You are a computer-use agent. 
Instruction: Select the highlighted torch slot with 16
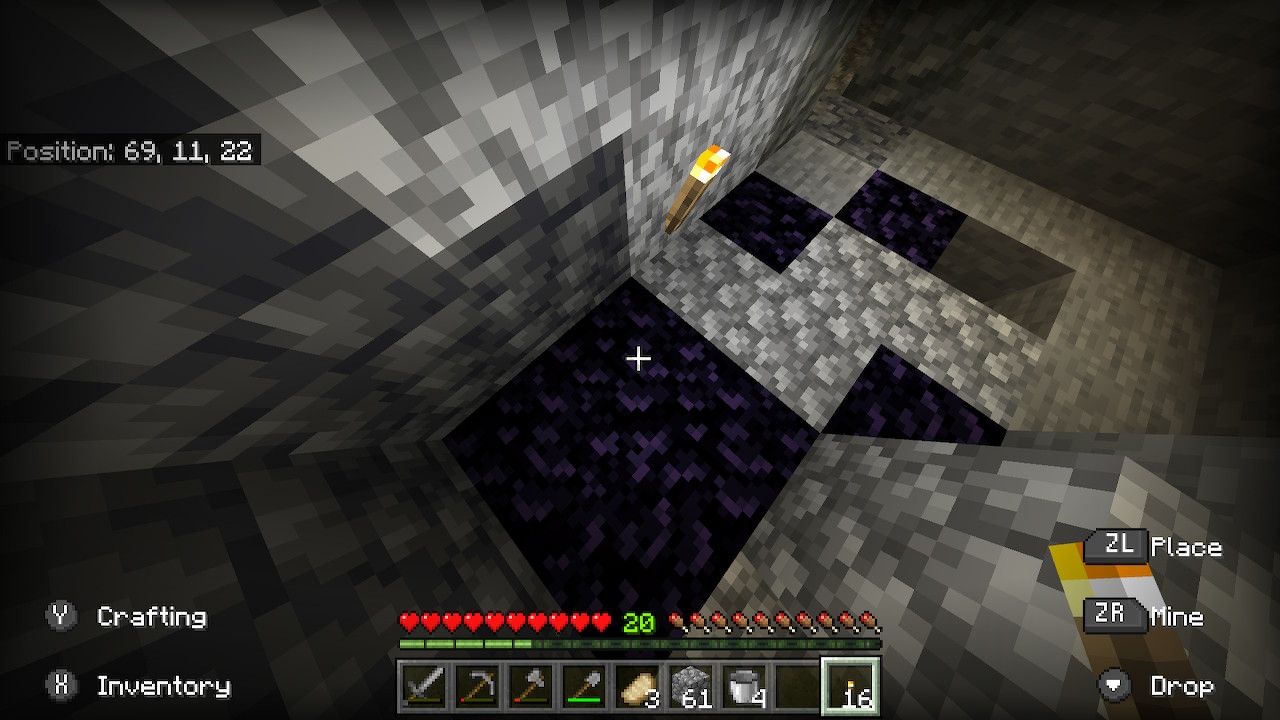pyautogui.click(x=851, y=687)
